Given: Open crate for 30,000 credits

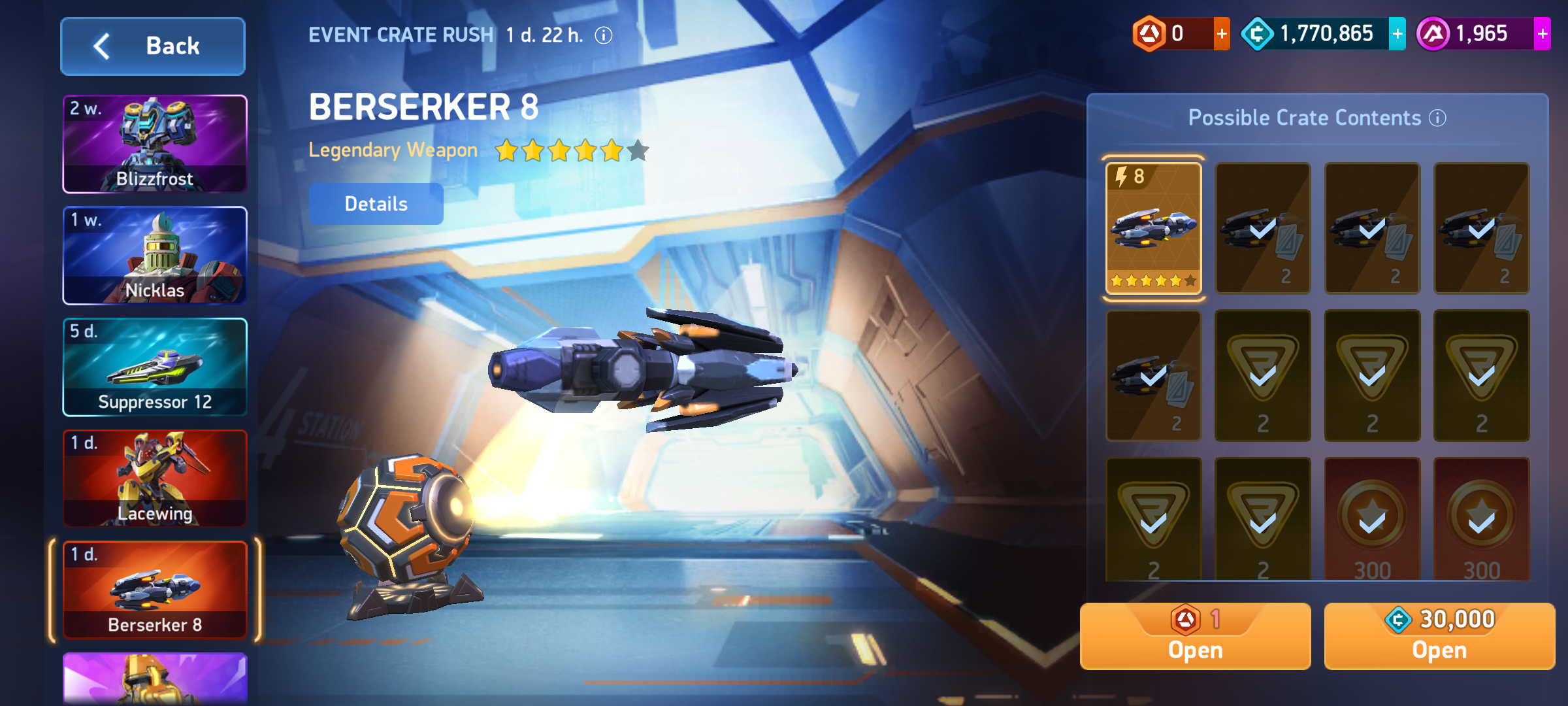Looking at the screenshot, I should coord(1439,636).
